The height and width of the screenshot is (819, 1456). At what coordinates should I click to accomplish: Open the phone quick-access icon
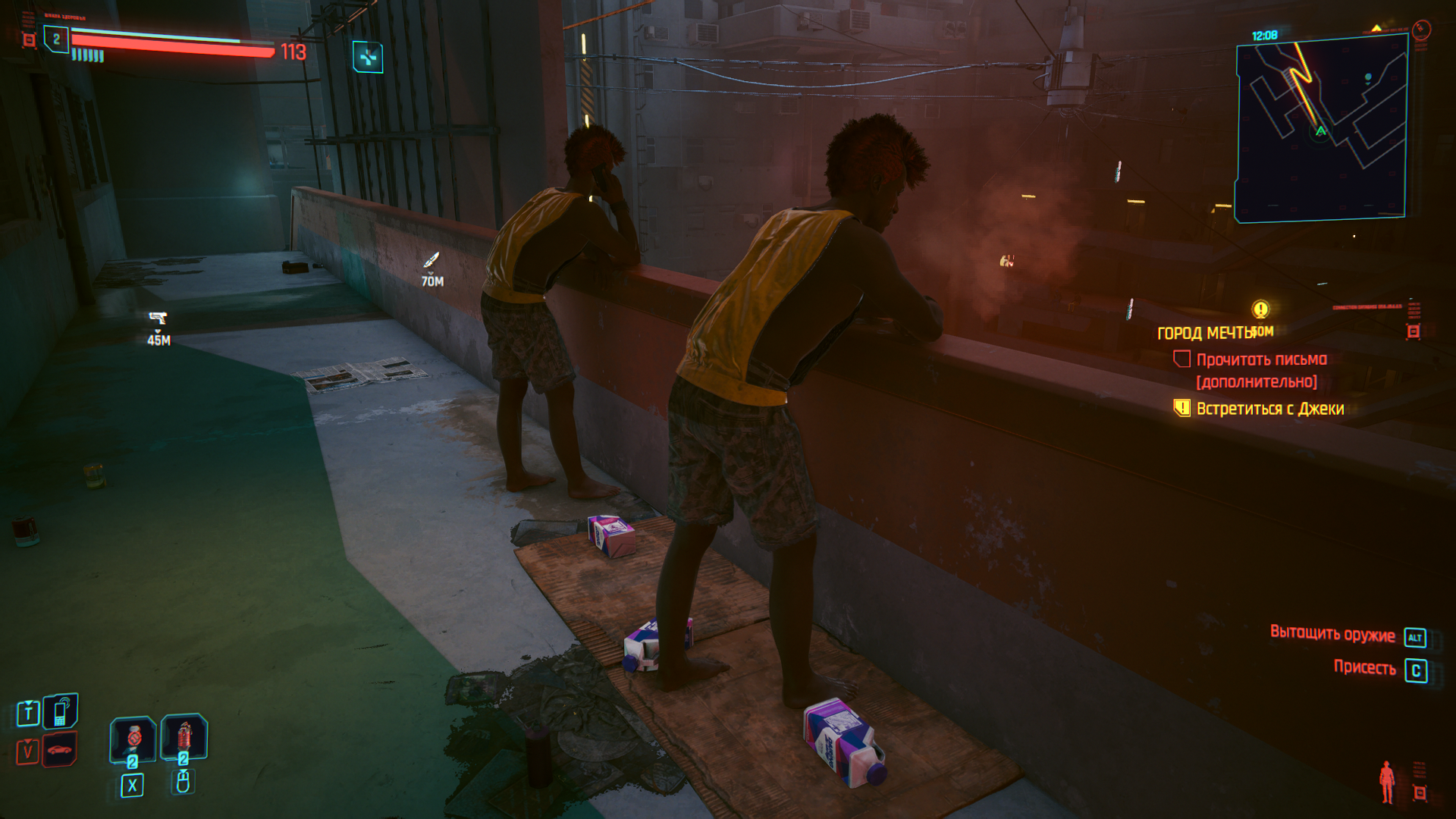(x=61, y=711)
